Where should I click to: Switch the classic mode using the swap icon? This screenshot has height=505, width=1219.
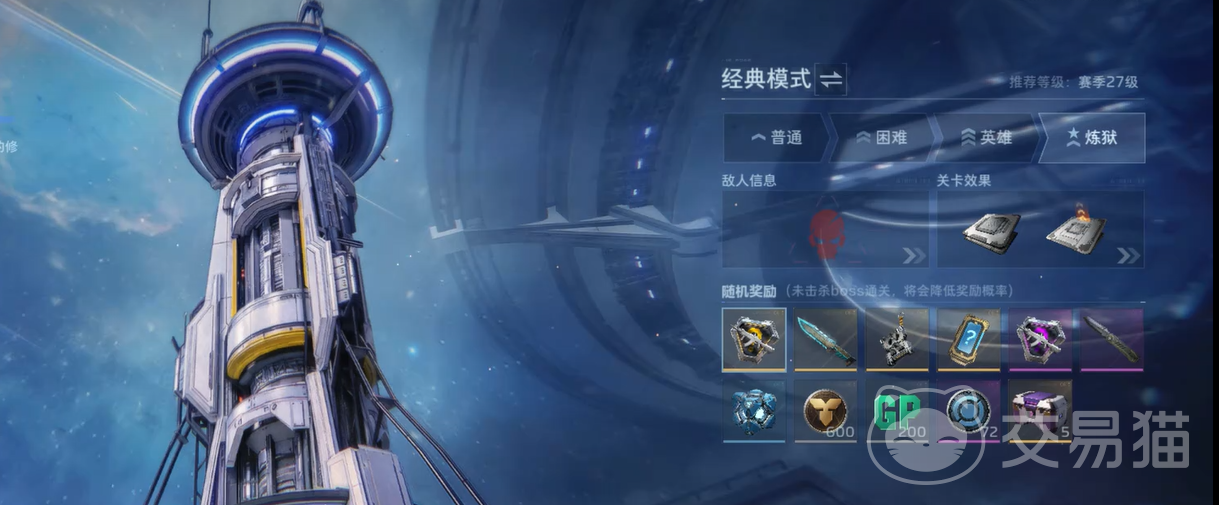[x=831, y=80]
